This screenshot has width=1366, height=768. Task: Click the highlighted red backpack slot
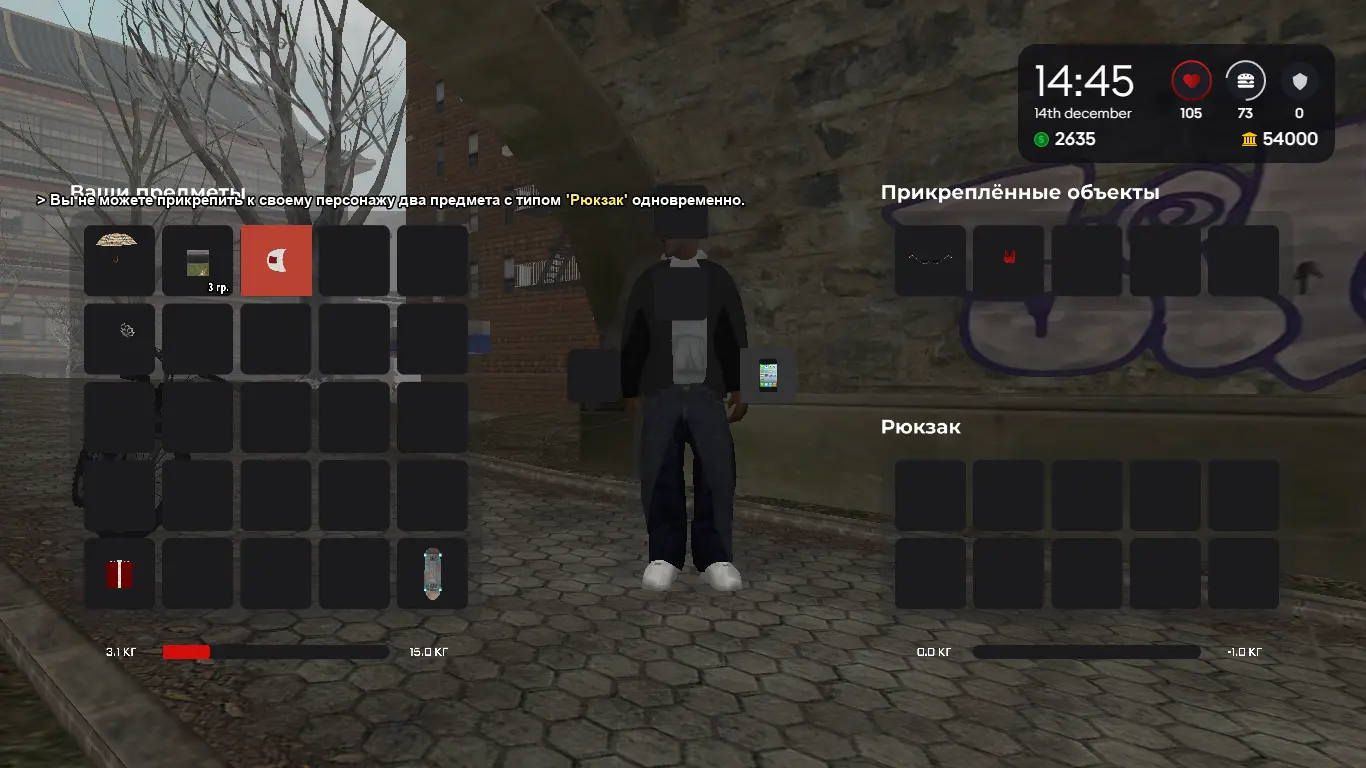point(276,260)
